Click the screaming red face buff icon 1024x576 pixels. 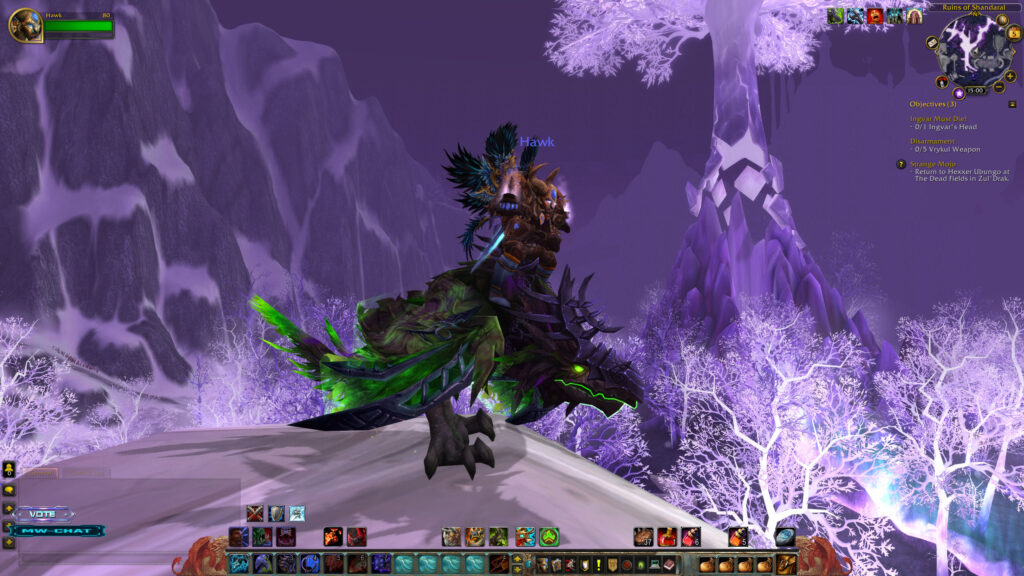pyautogui.click(x=875, y=15)
